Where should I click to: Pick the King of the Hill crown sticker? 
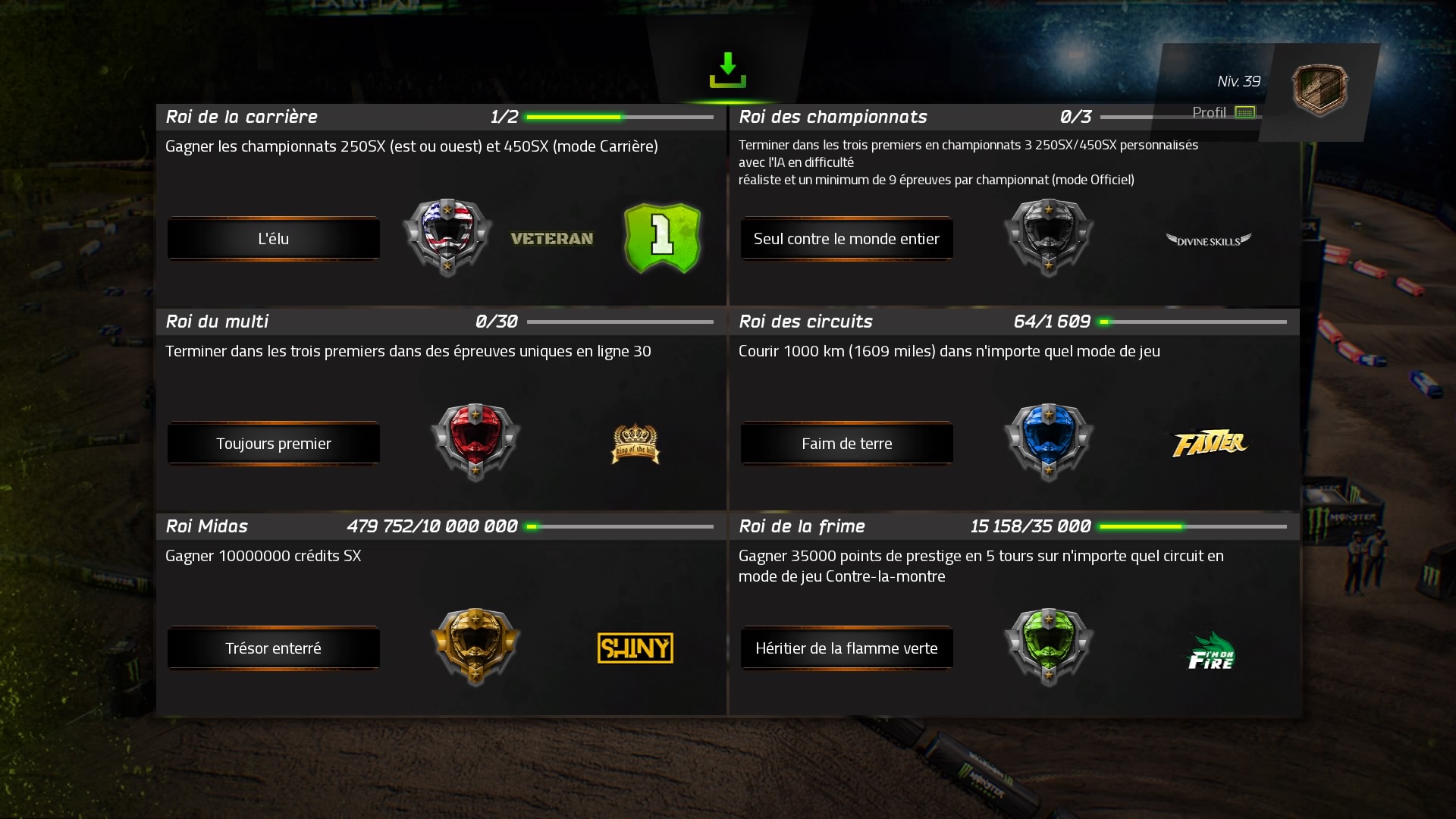(x=635, y=444)
